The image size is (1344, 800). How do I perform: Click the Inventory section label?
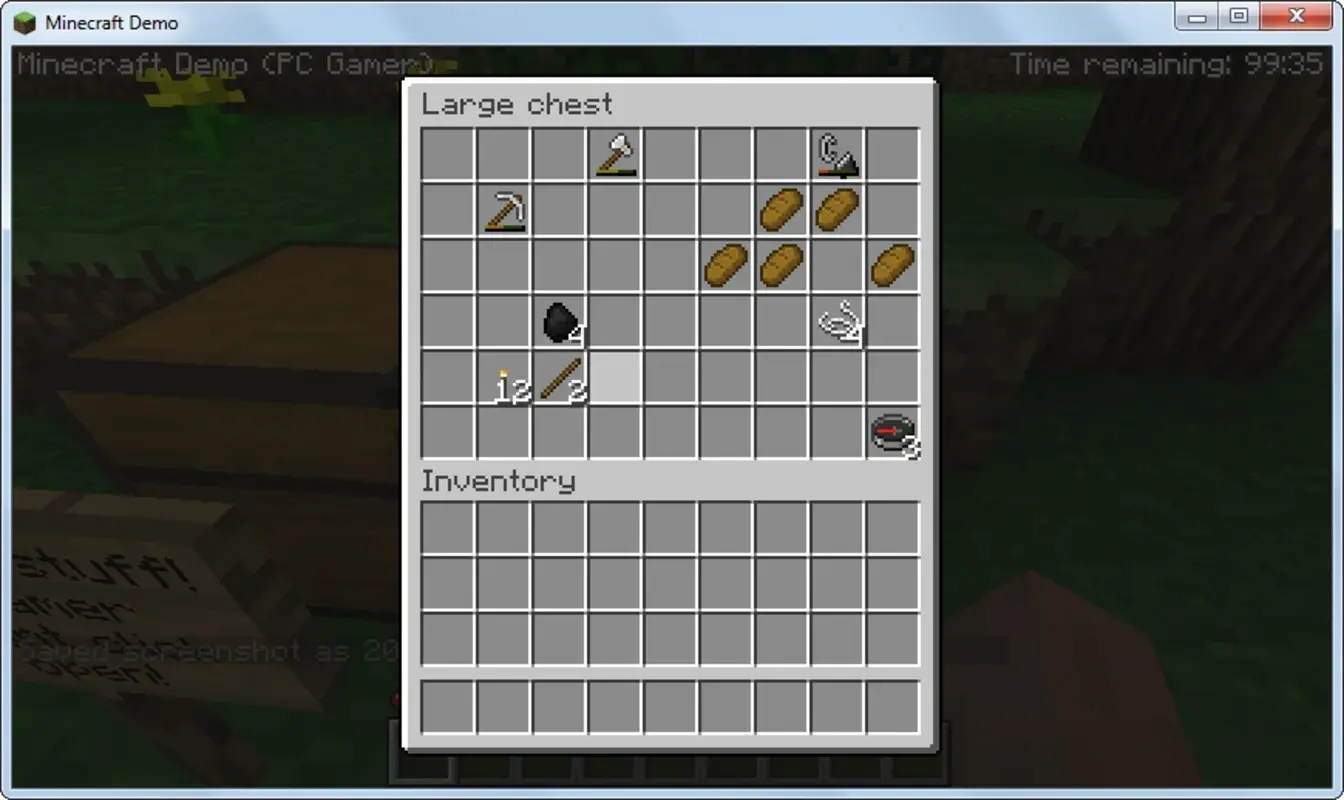[498, 481]
